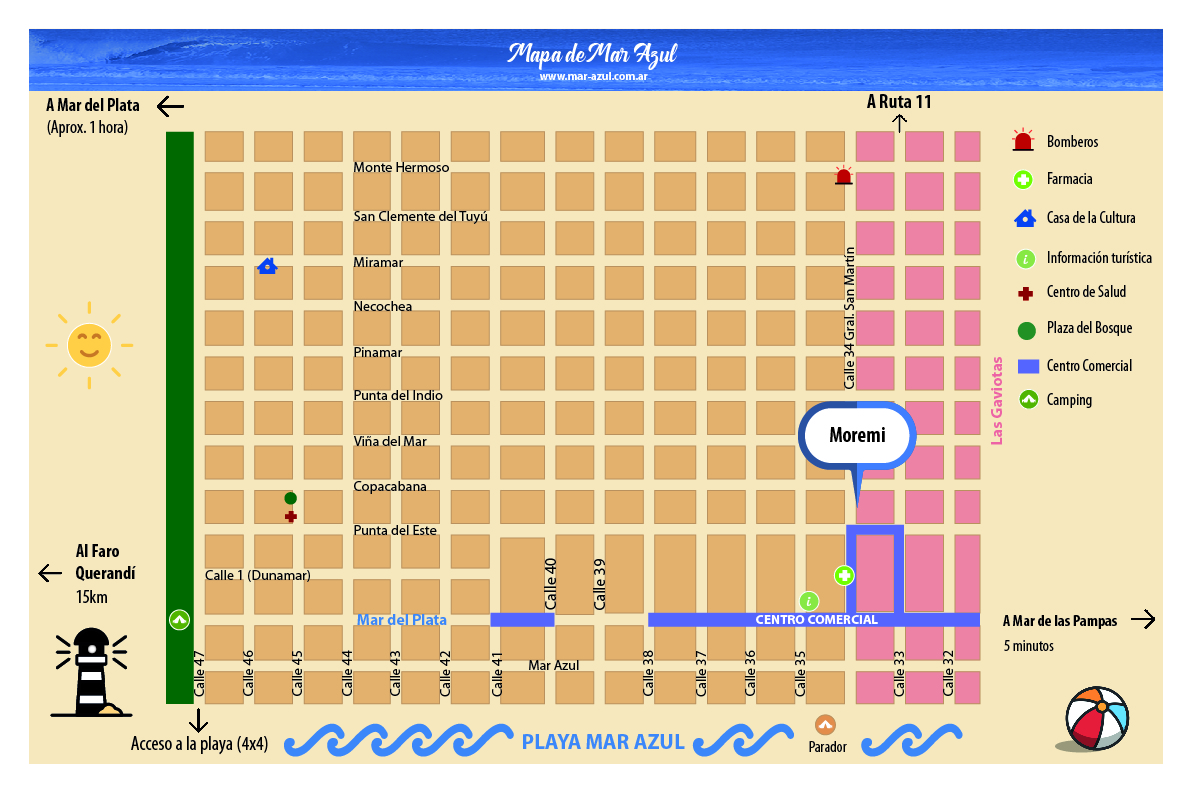The height and width of the screenshot is (793, 1192).
Task: Click the green Plaza del Bosque dot on the grid
Action: click(x=290, y=498)
